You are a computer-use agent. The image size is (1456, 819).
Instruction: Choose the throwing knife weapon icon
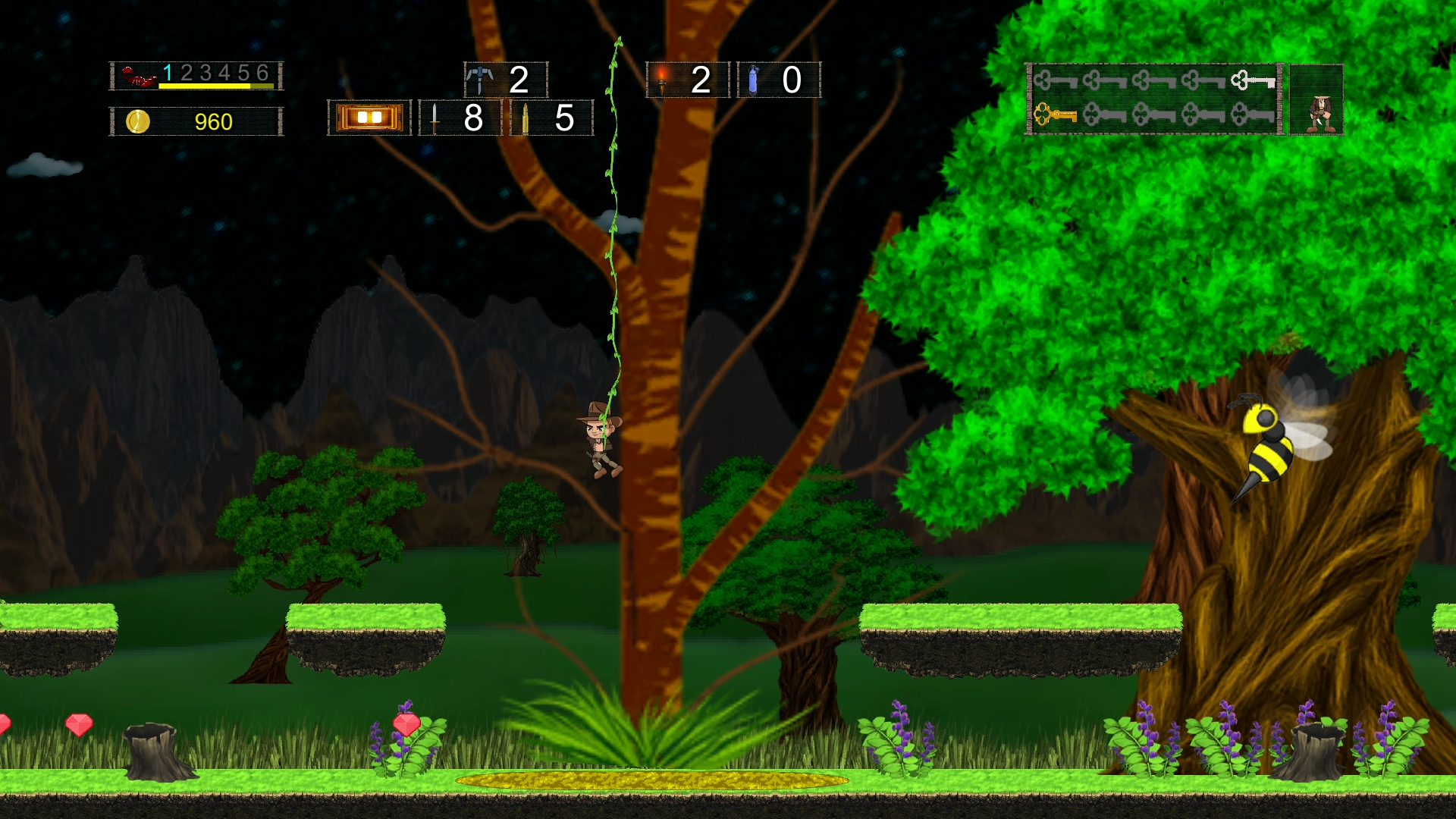(435, 118)
